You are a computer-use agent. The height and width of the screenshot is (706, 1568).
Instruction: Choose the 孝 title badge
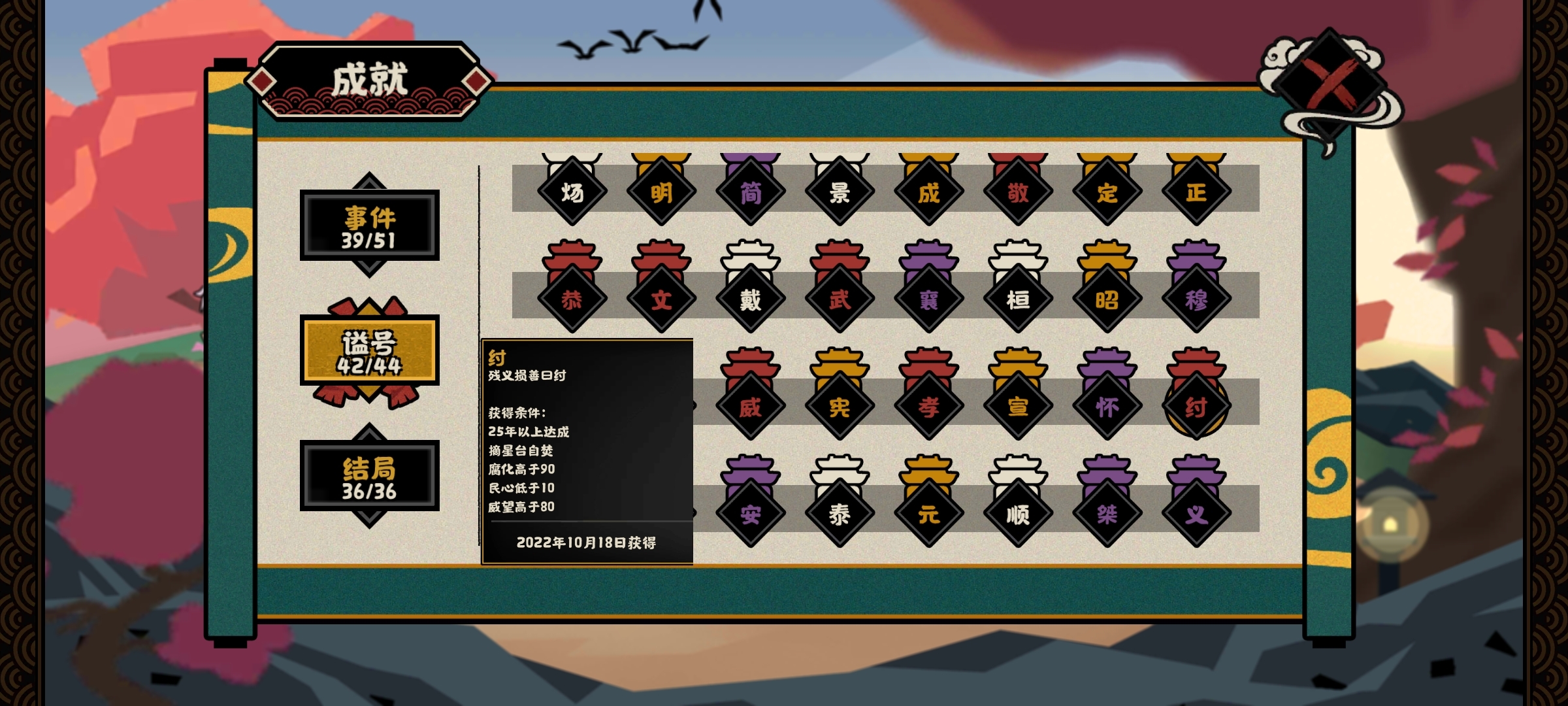(928, 407)
